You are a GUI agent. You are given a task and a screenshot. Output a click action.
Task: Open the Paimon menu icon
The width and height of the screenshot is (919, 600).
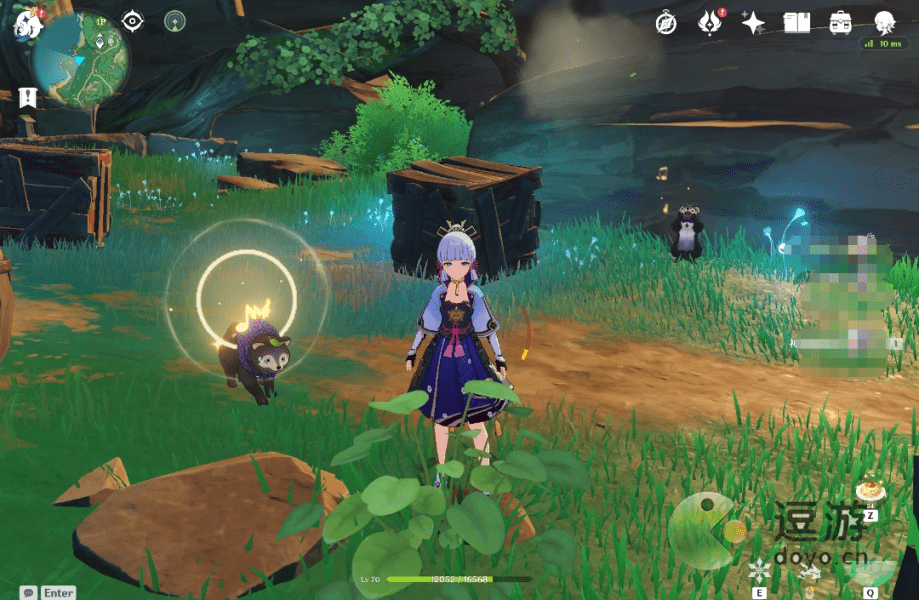pos(25,25)
